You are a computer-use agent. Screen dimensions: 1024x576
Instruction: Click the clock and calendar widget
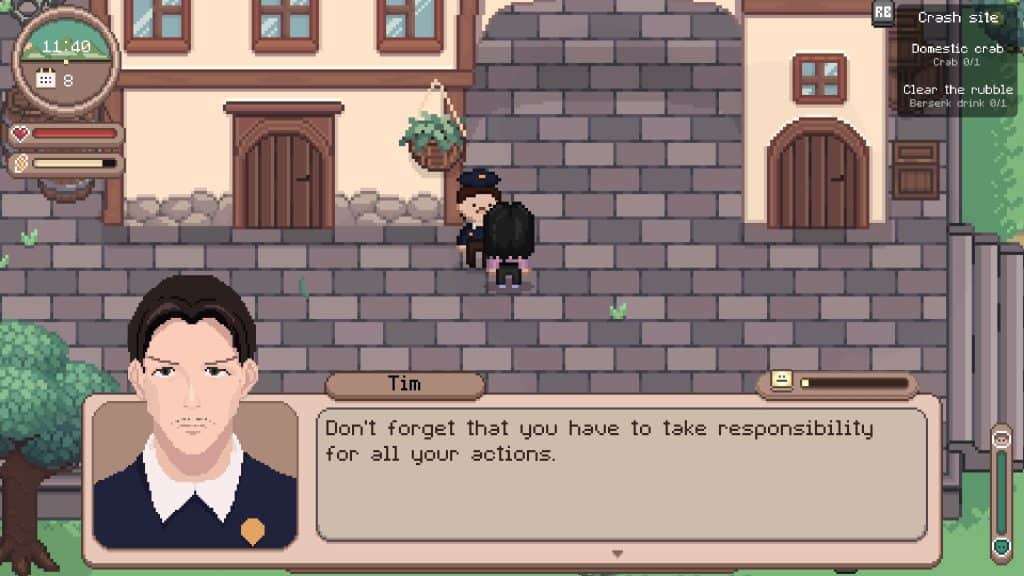click(67, 60)
